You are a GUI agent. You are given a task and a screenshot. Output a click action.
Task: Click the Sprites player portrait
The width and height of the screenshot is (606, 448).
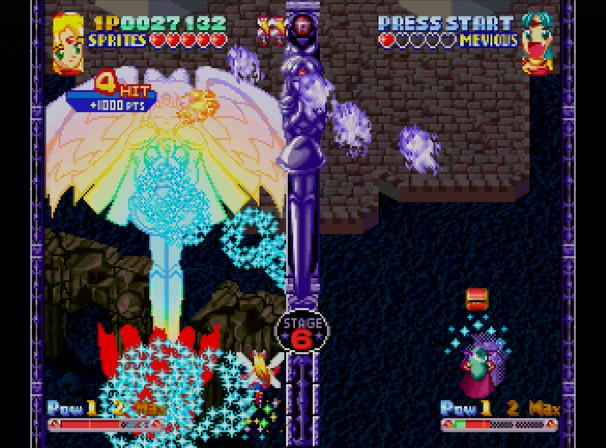tap(68, 41)
